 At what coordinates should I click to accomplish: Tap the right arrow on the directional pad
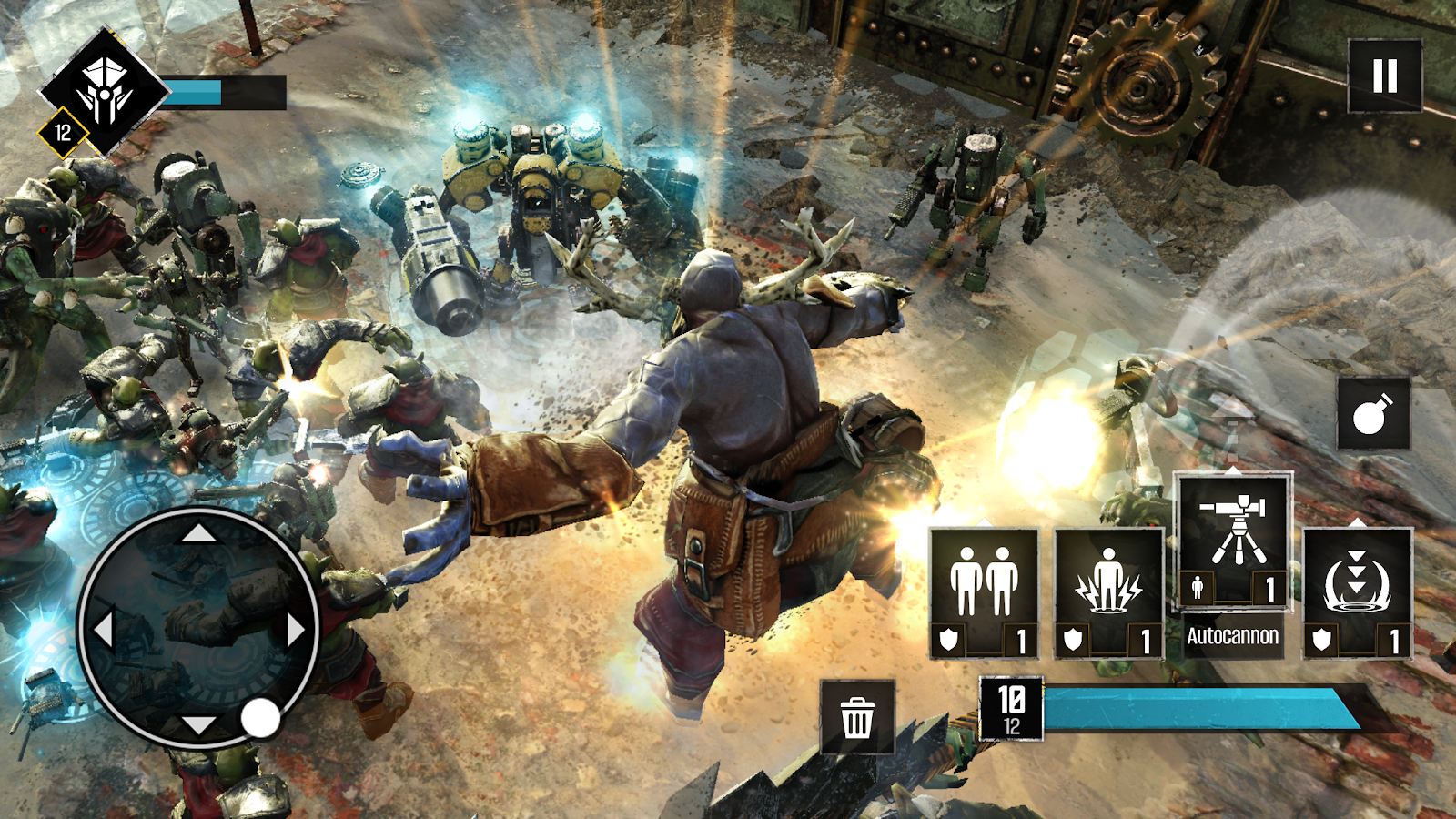296,629
